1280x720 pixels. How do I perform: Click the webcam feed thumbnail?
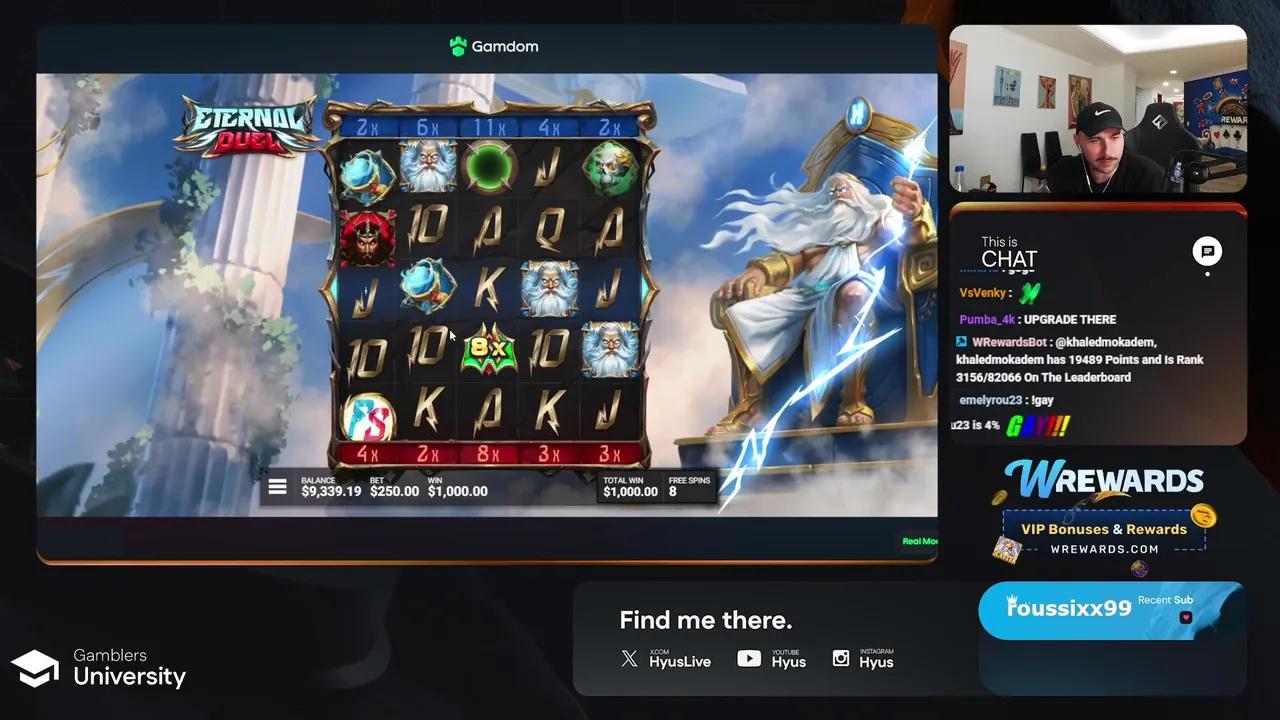click(1097, 110)
